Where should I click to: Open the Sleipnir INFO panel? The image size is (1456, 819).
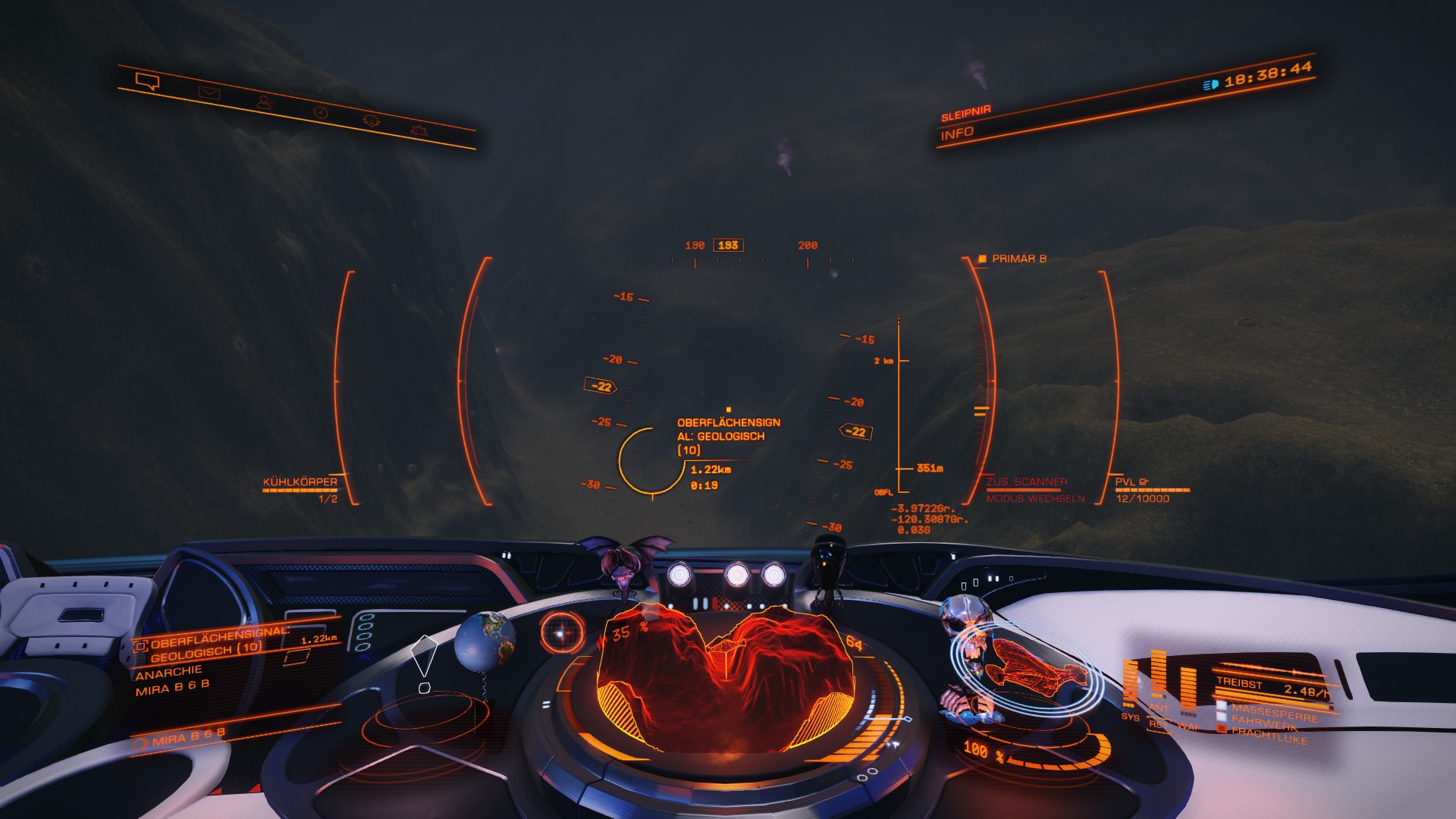tap(957, 133)
